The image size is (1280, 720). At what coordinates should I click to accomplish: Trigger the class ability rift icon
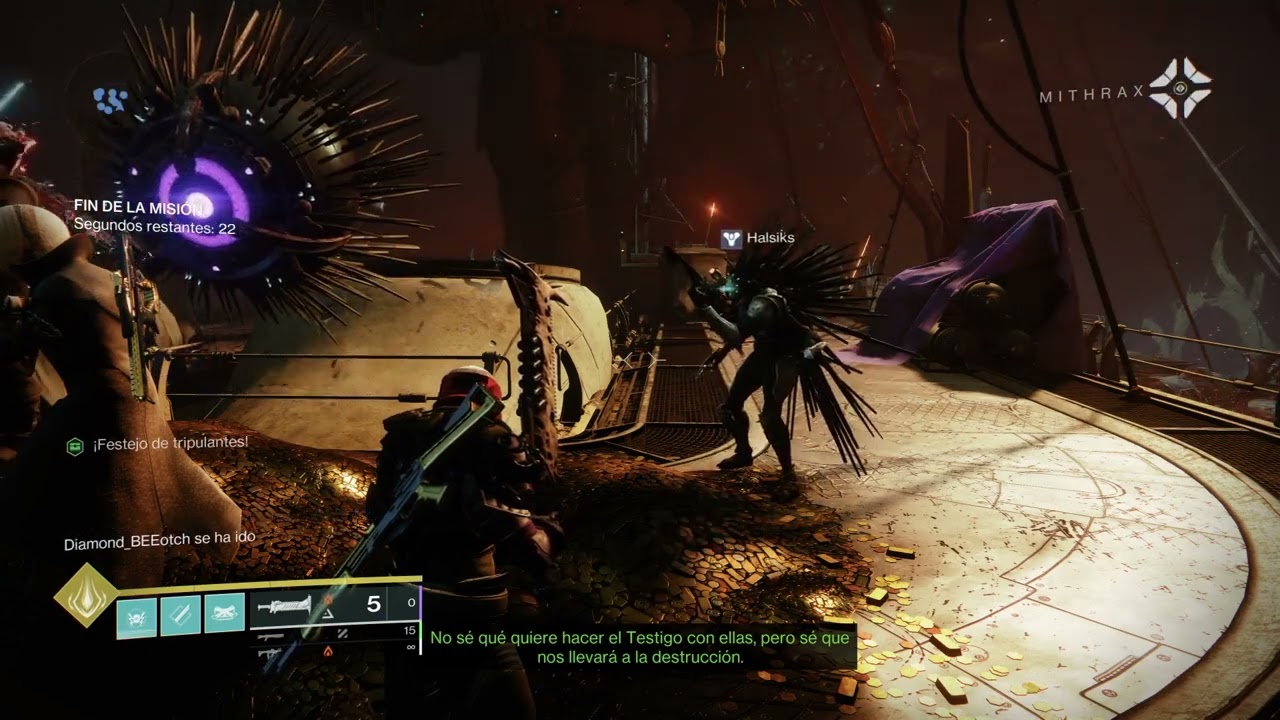pos(225,614)
